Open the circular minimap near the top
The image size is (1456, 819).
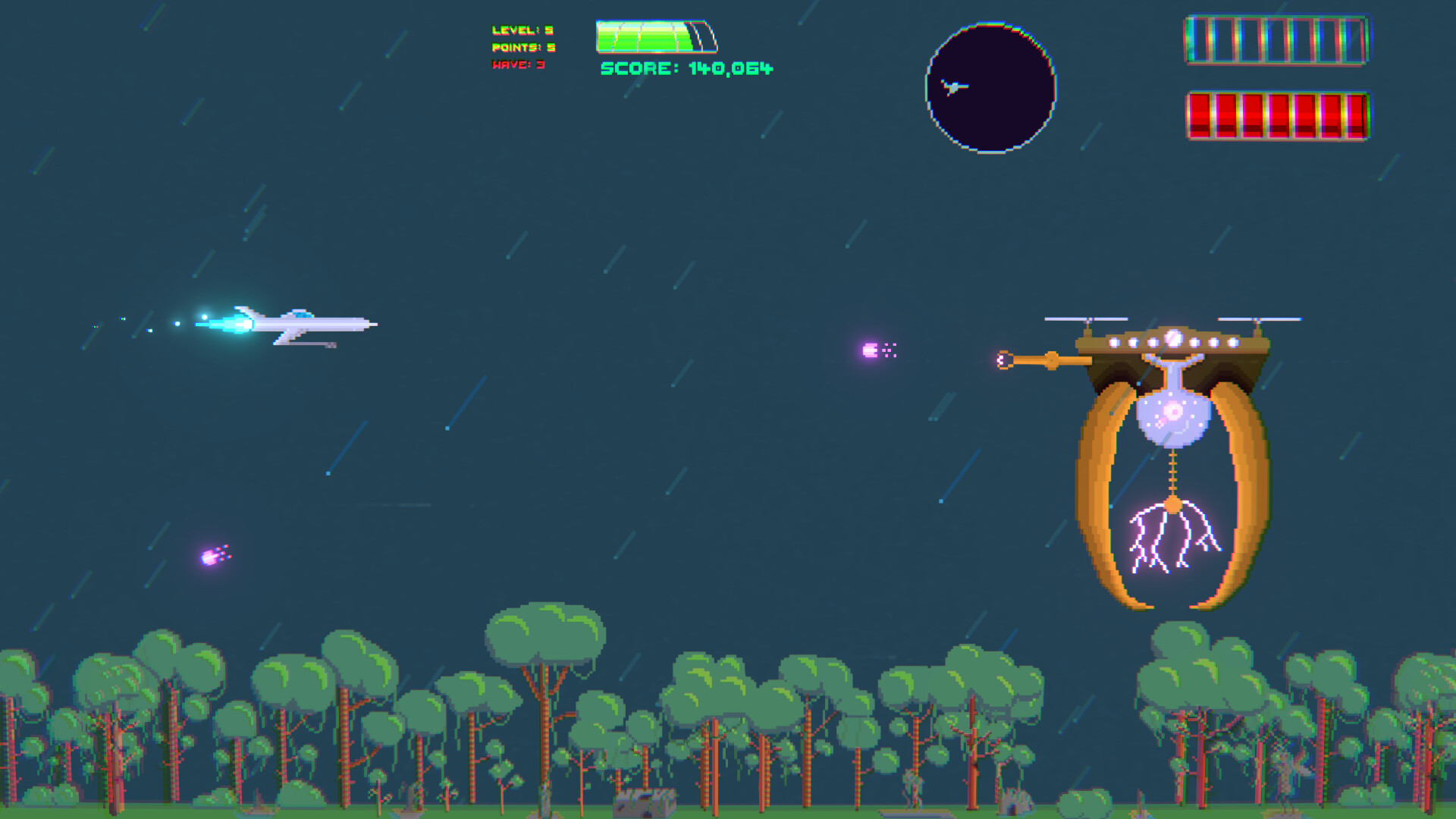point(990,86)
